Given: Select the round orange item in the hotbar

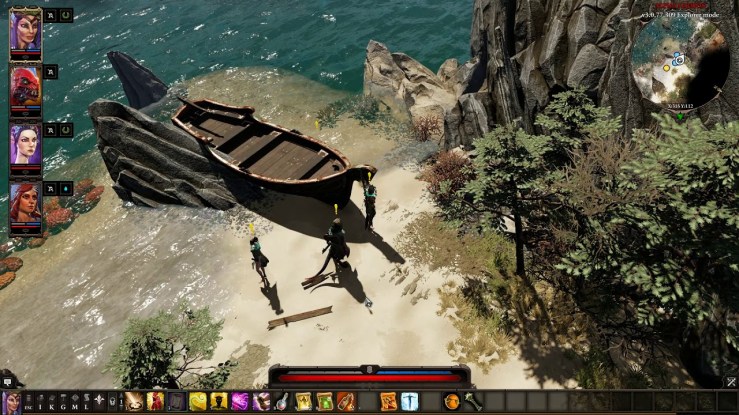Looking at the screenshot, I should (451, 401).
